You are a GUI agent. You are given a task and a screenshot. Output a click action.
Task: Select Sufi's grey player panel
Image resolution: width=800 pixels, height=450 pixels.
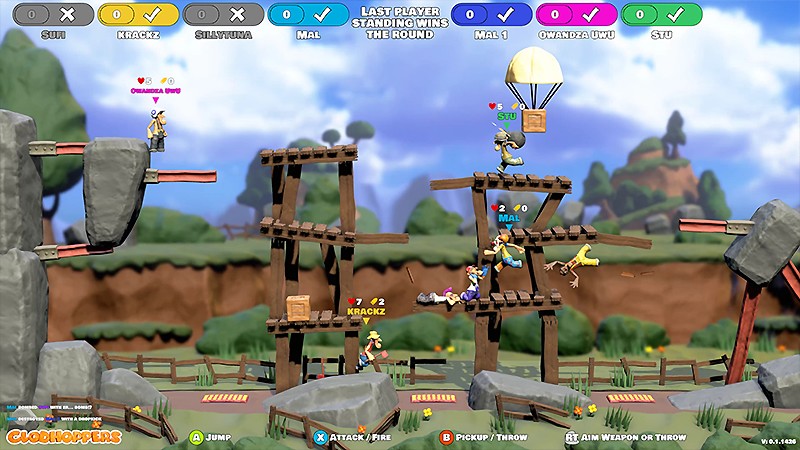click(54, 15)
